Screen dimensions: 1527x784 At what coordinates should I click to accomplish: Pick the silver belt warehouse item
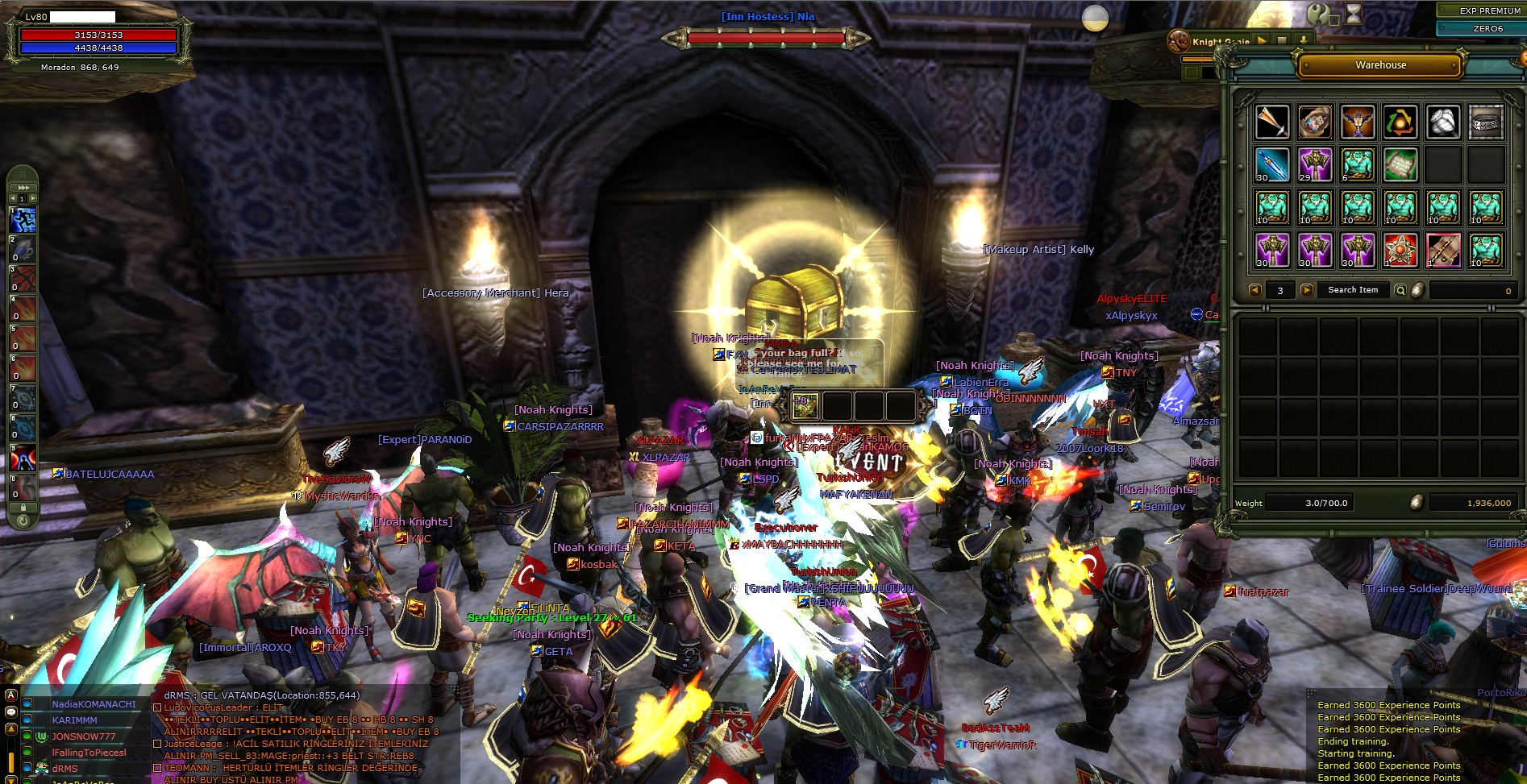pyautogui.click(x=1486, y=122)
